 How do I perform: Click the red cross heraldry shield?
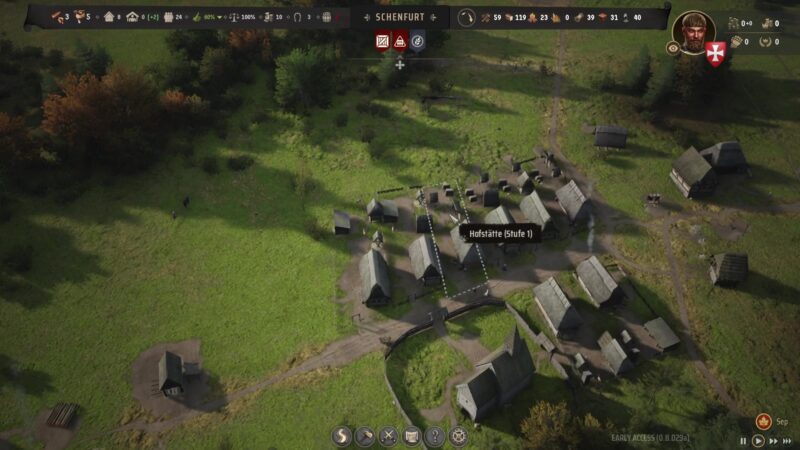[x=715, y=53]
